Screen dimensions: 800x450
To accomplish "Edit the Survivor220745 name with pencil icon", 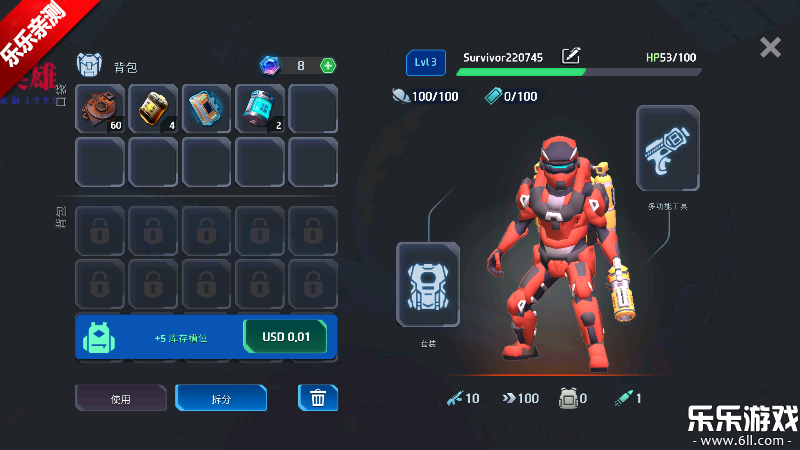I will (571, 57).
